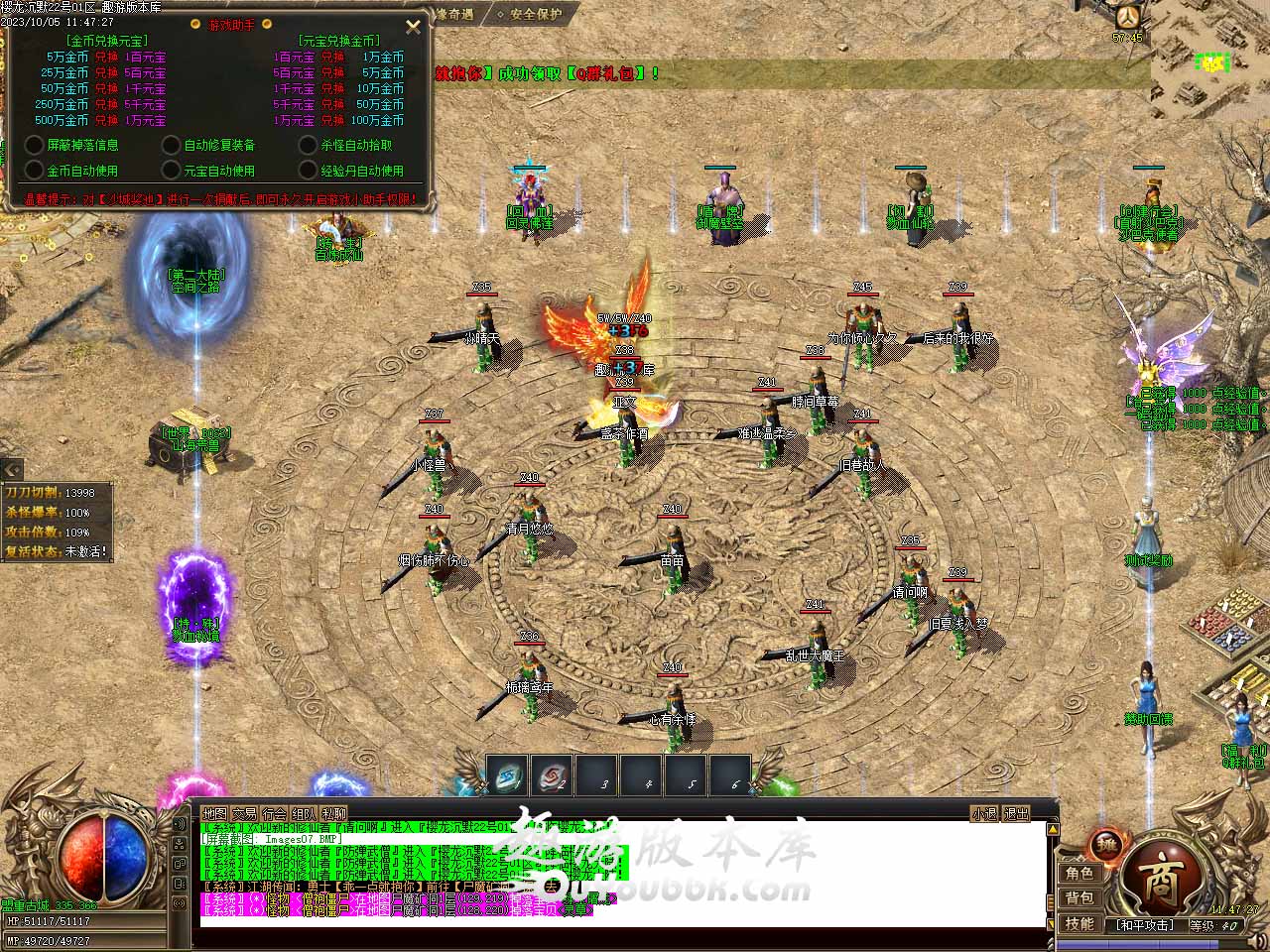The height and width of the screenshot is (952, 1270).
Task: Open the 技能 skills panel
Action: pyautogui.click(x=1079, y=924)
